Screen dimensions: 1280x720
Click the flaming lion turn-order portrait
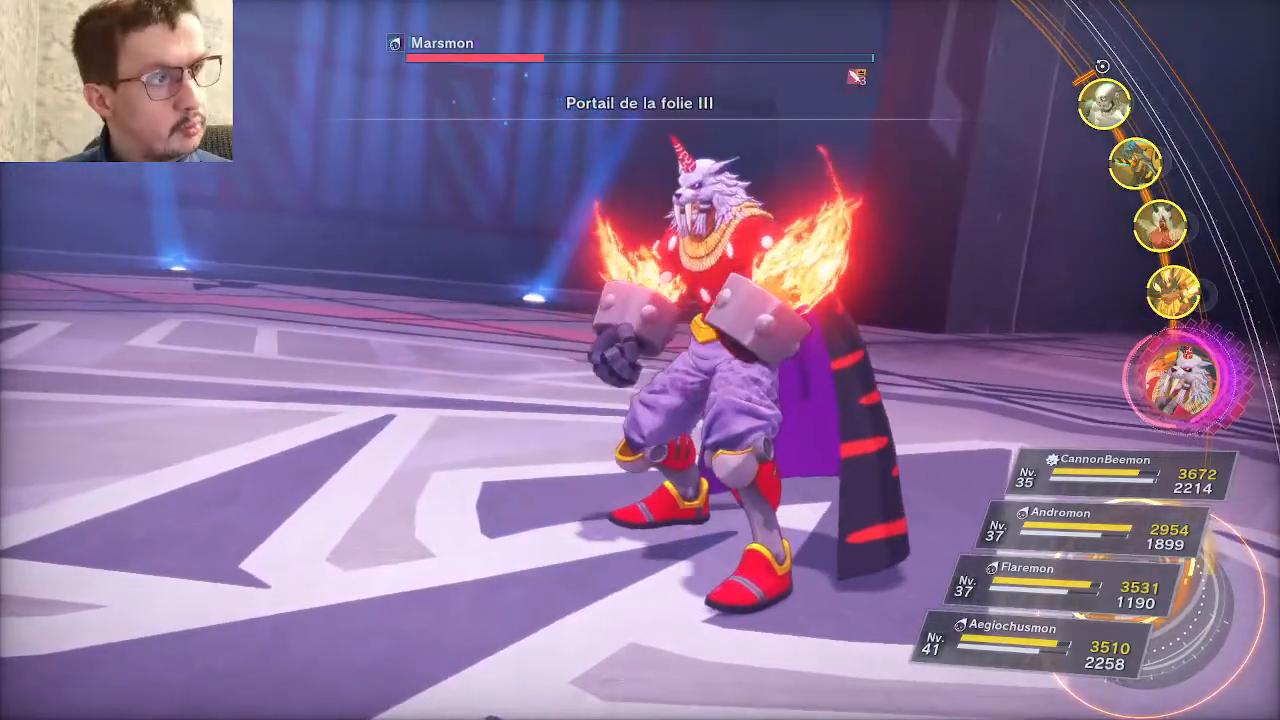1172,292
